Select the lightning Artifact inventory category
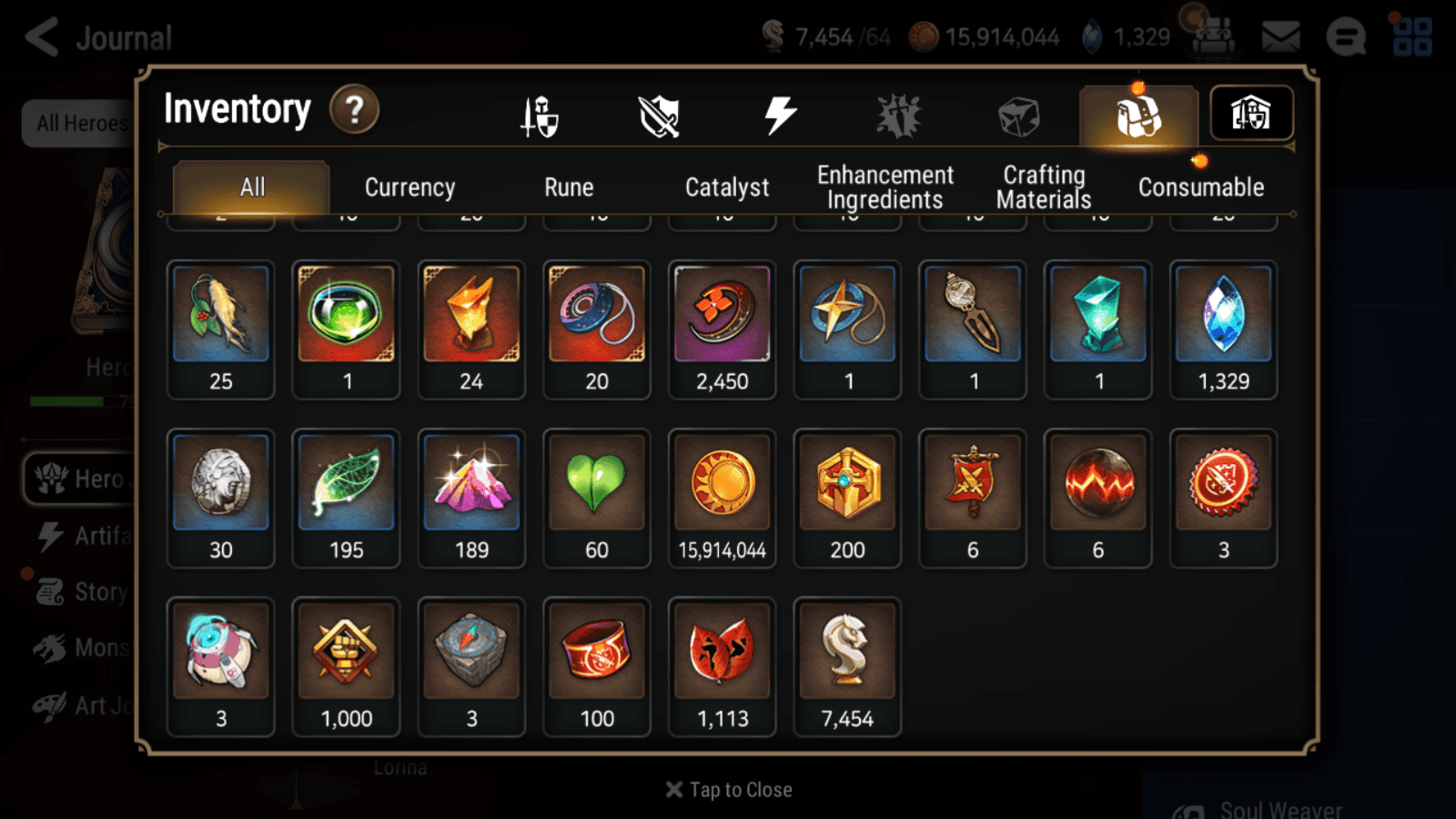 (778, 113)
